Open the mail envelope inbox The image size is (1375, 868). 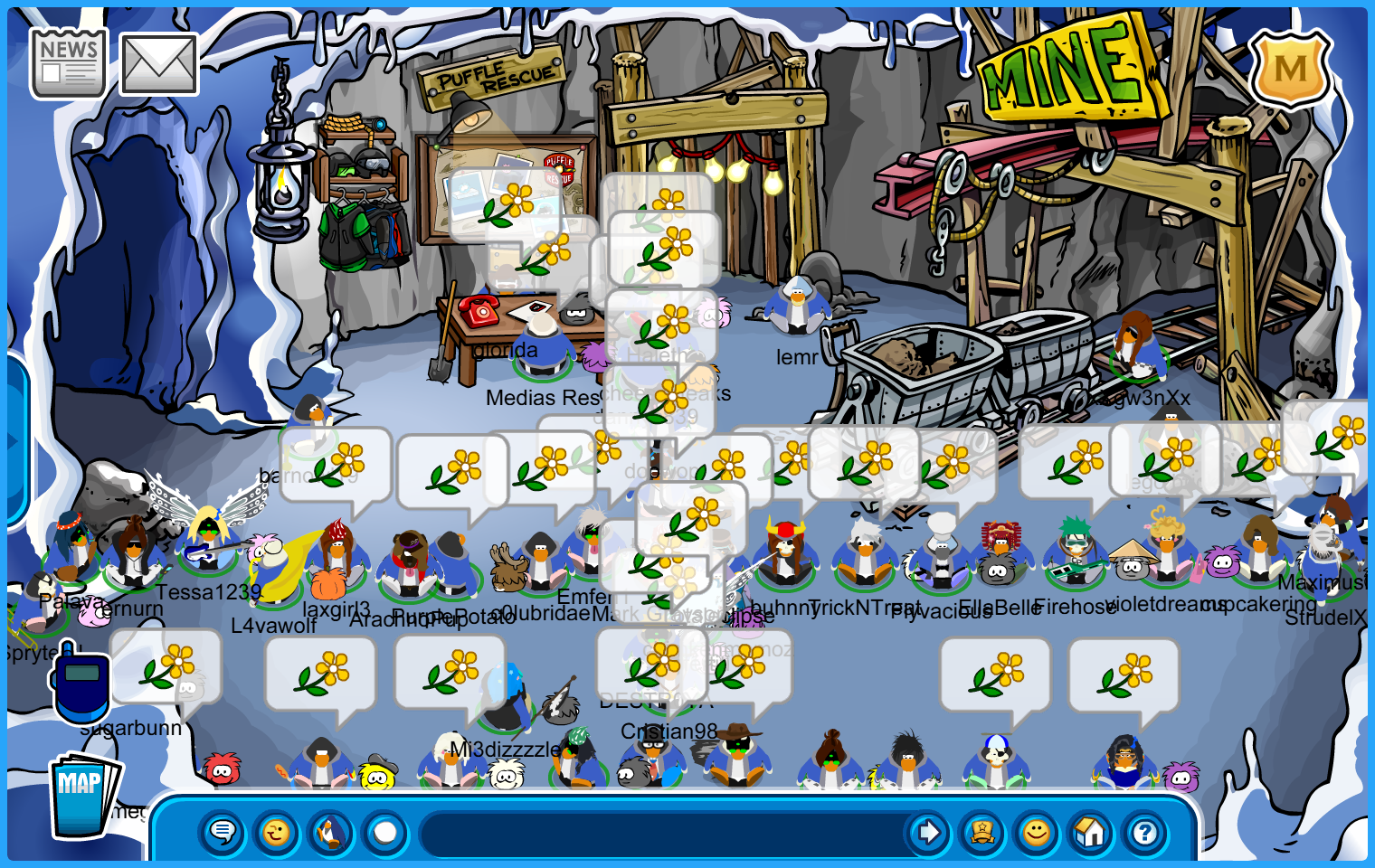pyautogui.click(x=158, y=64)
